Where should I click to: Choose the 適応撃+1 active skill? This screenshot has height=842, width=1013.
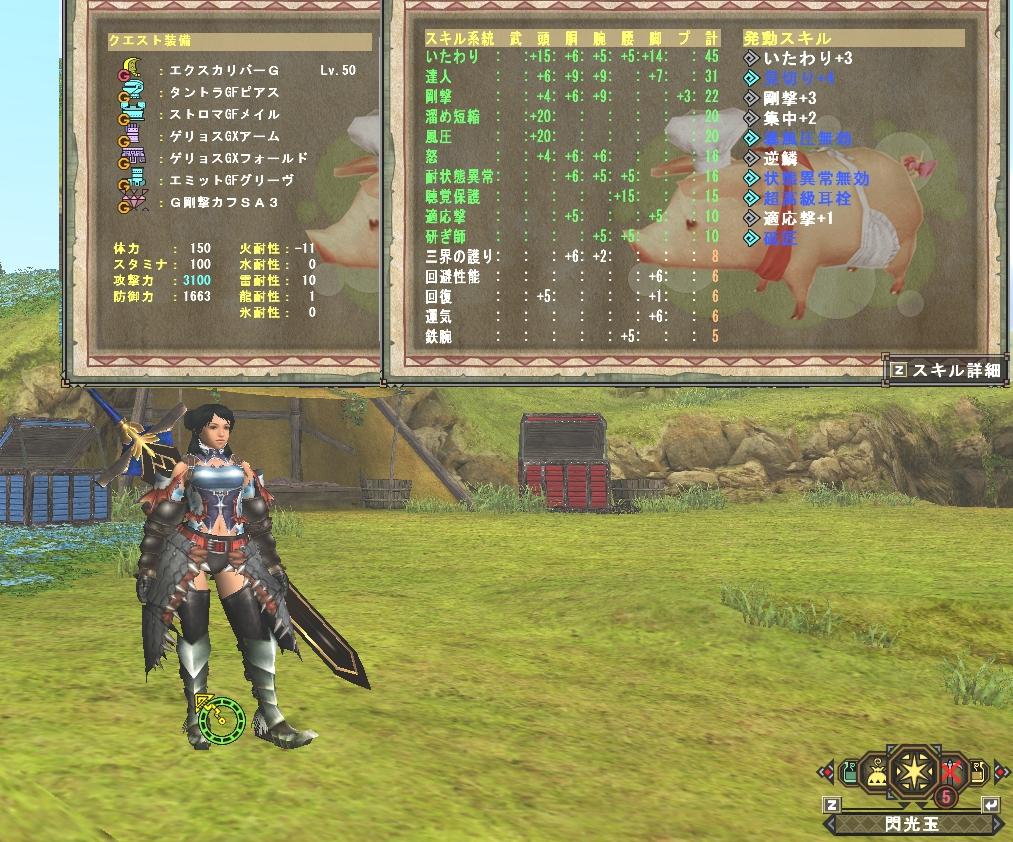coord(798,218)
